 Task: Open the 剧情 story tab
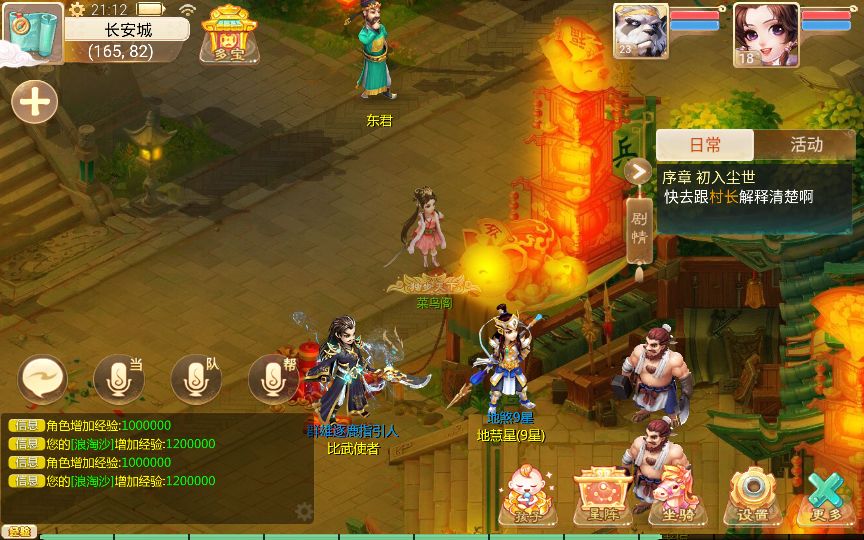640,230
